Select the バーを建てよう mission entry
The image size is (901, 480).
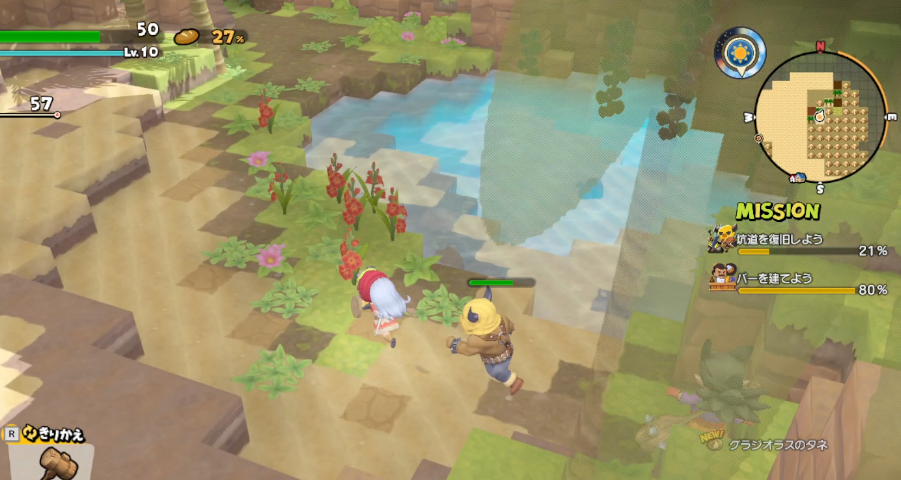(x=798, y=282)
